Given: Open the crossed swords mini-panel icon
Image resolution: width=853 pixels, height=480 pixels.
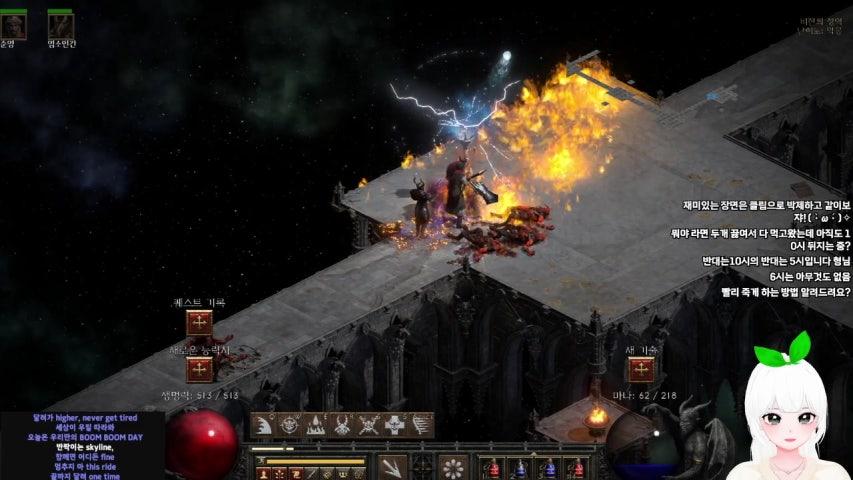Looking at the screenshot, I should point(369,424).
